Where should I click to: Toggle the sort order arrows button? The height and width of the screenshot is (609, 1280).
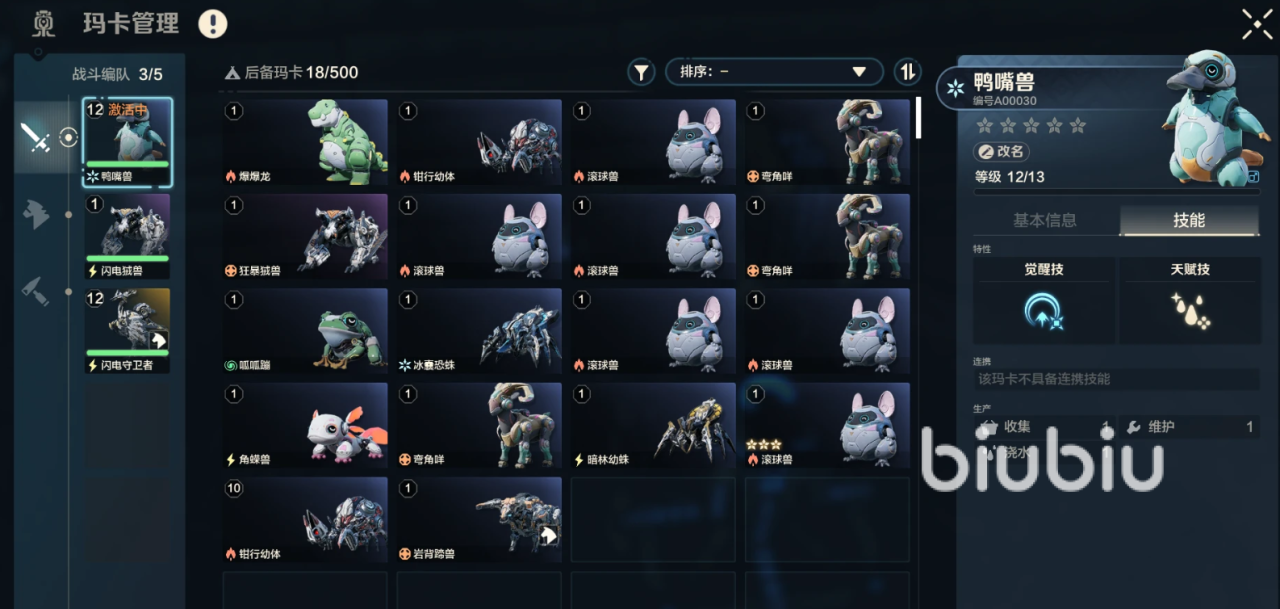coord(907,72)
